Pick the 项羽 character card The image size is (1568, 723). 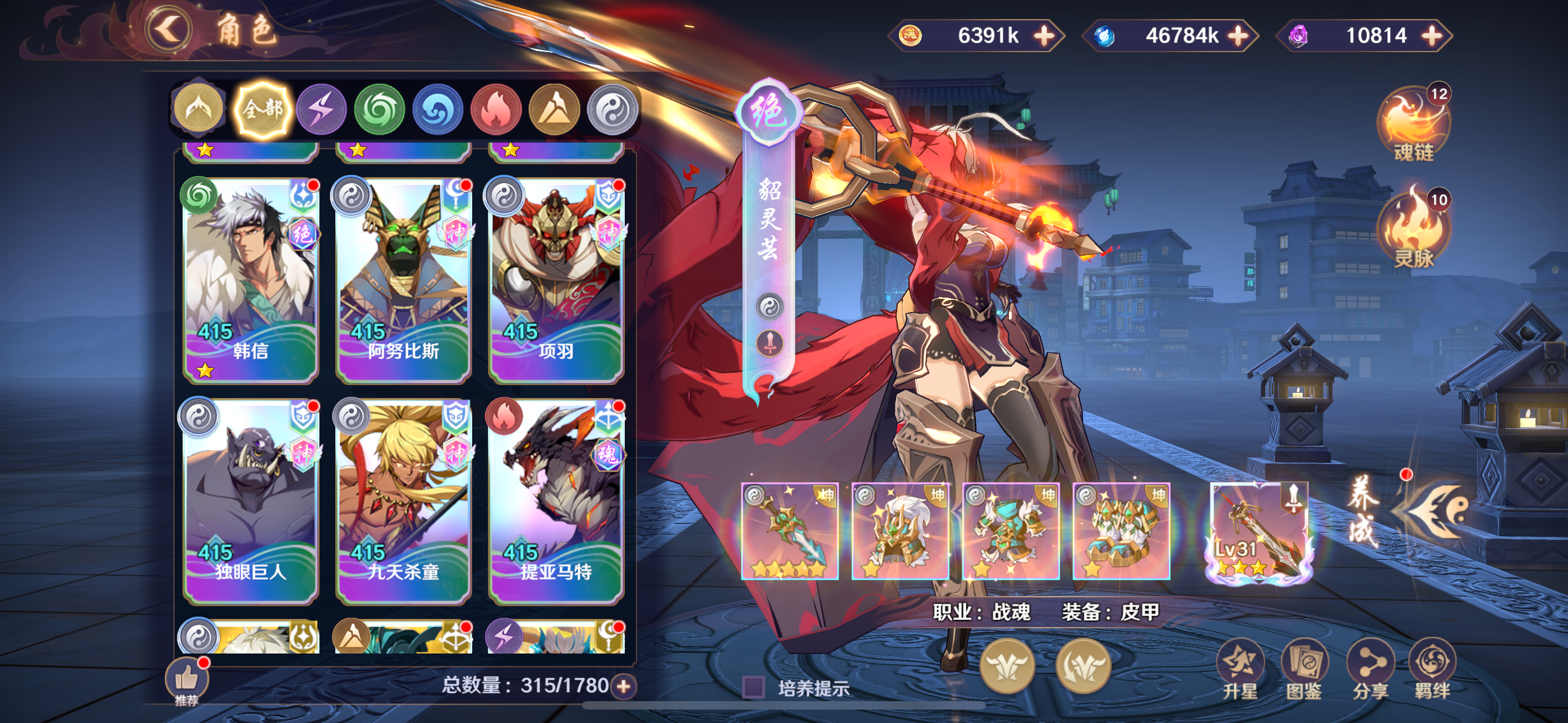(x=556, y=280)
